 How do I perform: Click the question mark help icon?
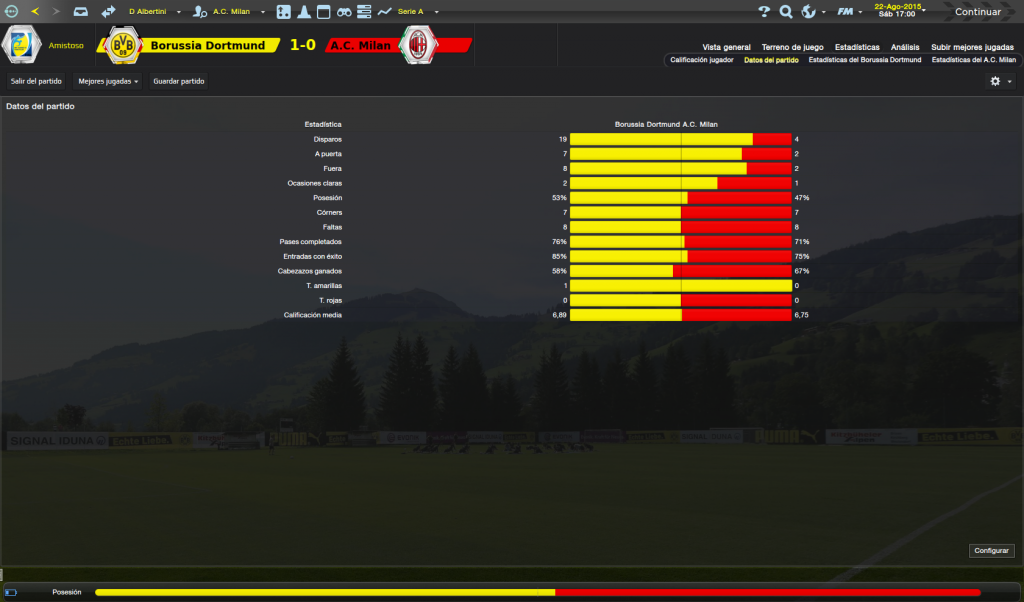(764, 12)
